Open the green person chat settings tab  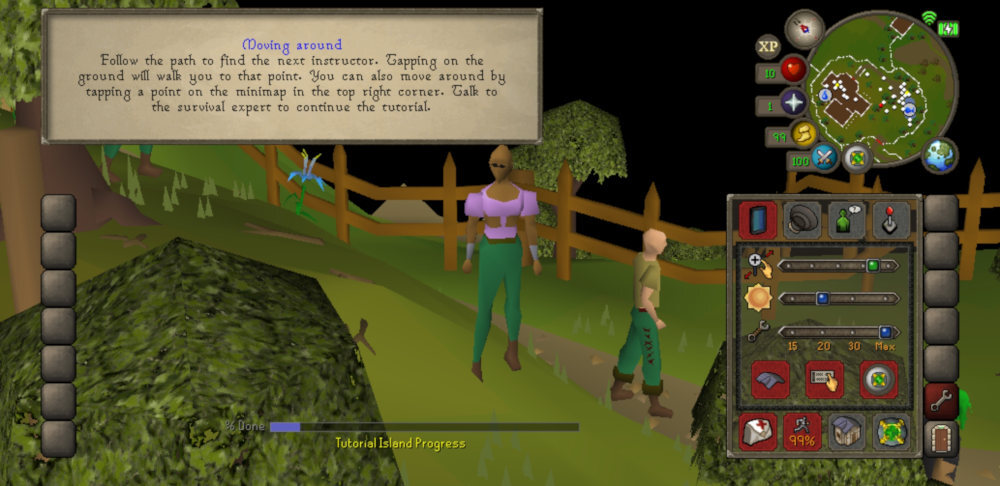pos(846,219)
